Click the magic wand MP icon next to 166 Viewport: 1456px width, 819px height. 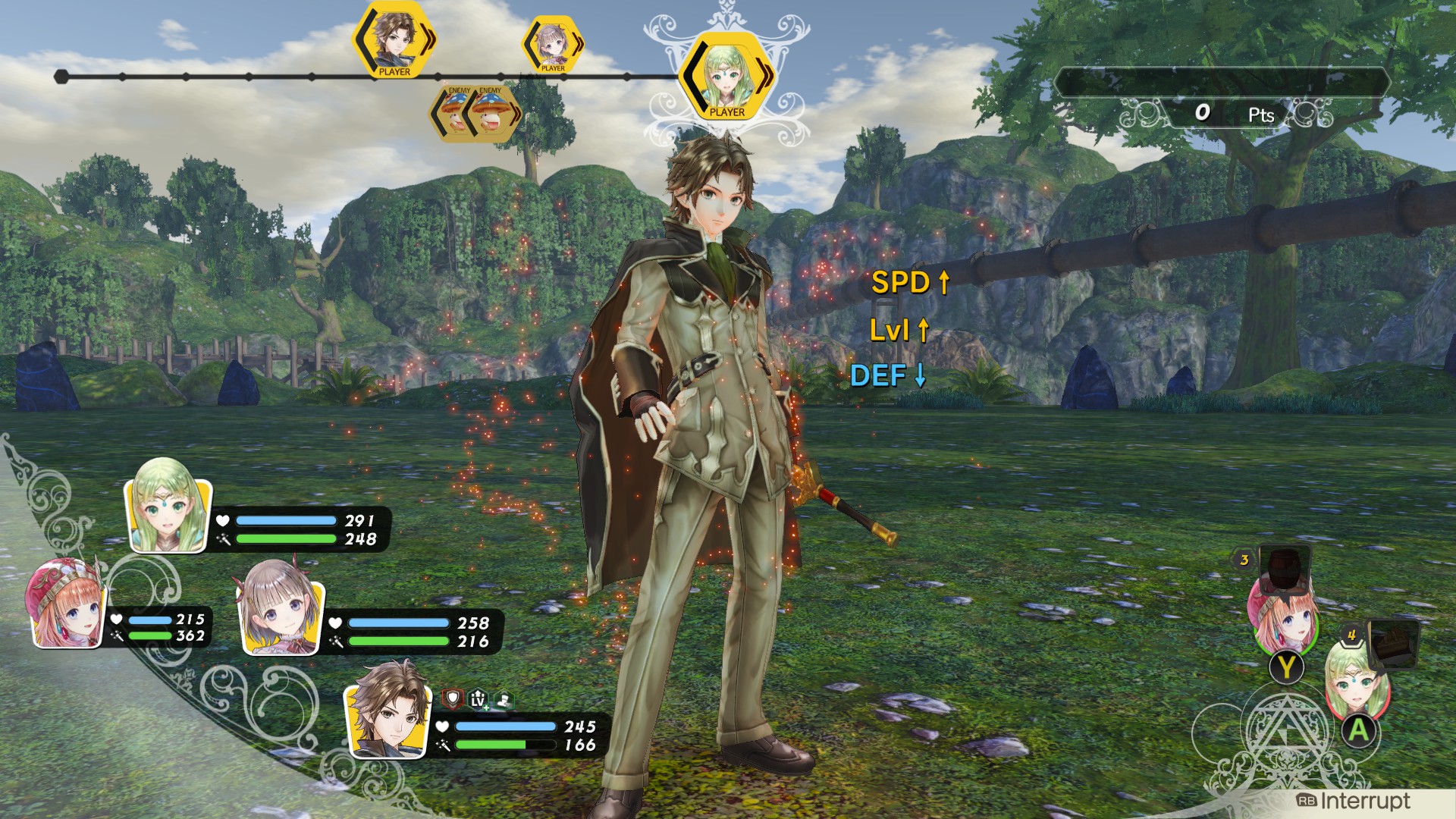pyautogui.click(x=444, y=745)
